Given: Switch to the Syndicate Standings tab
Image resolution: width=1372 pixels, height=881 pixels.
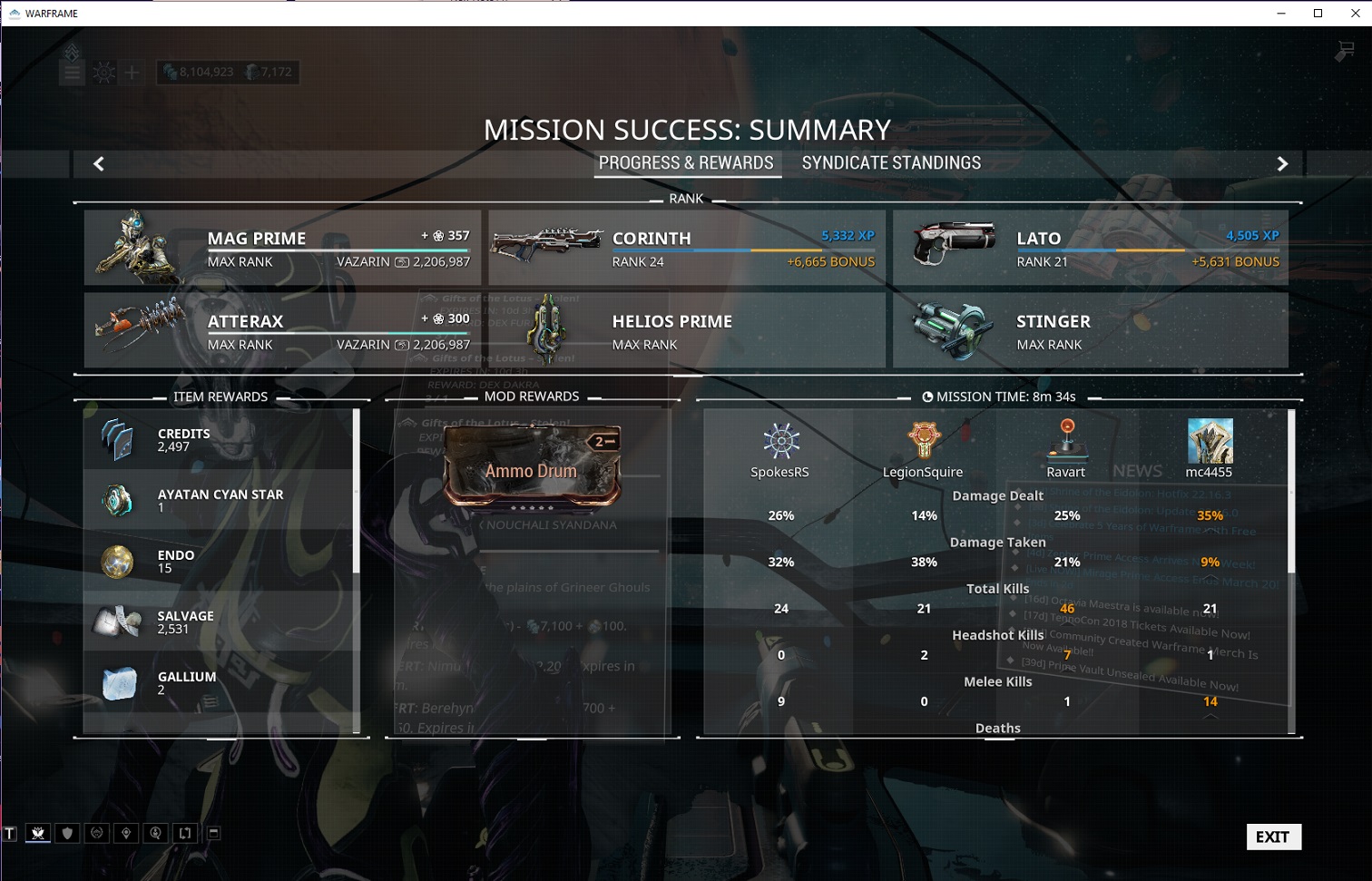Looking at the screenshot, I should (x=890, y=163).
